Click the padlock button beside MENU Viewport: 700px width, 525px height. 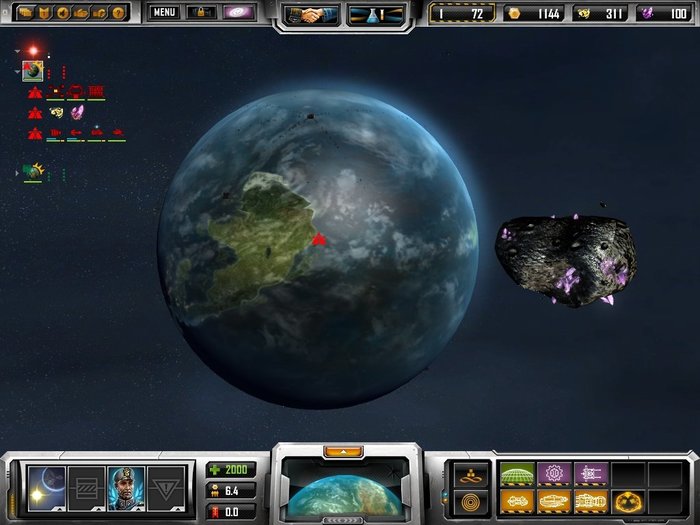coord(201,13)
